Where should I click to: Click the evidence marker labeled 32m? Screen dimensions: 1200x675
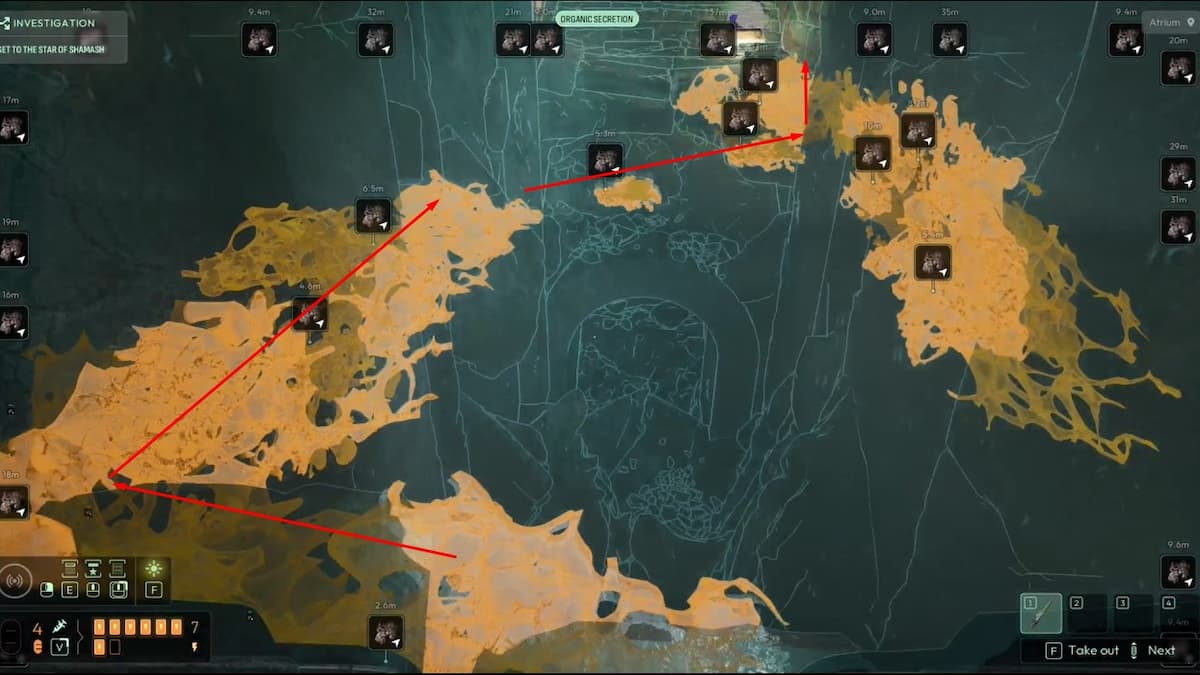click(x=376, y=40)
